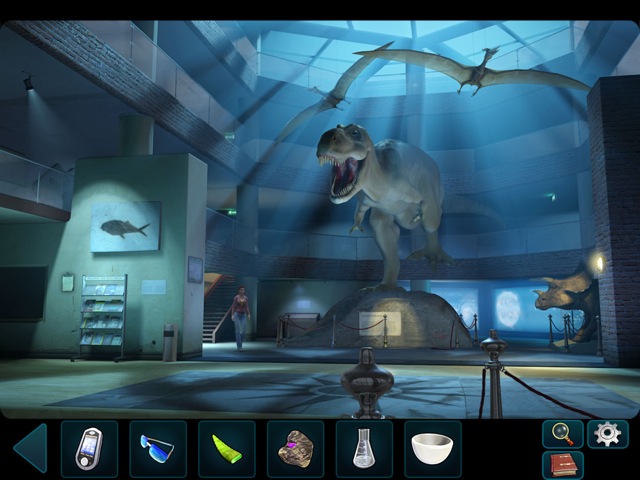640x480 pixels.
Task: Open the red journal book
Action: pyautogui.click(x=562, y=465)
